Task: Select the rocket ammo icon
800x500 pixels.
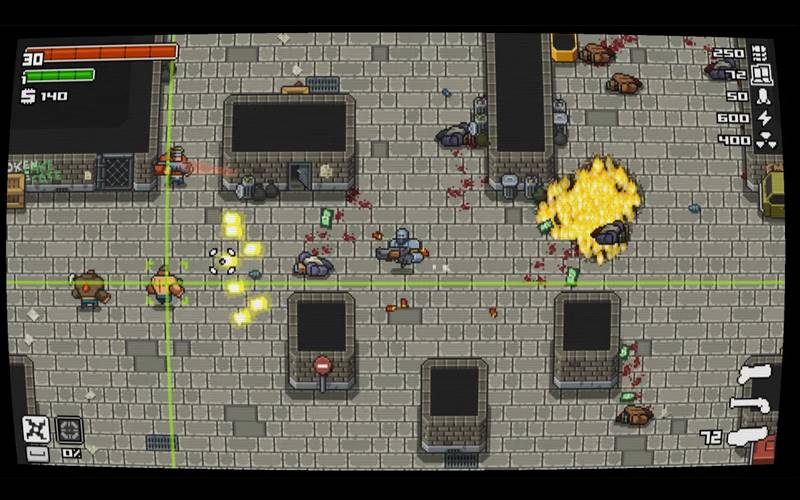Action: (x=764, y=97)
